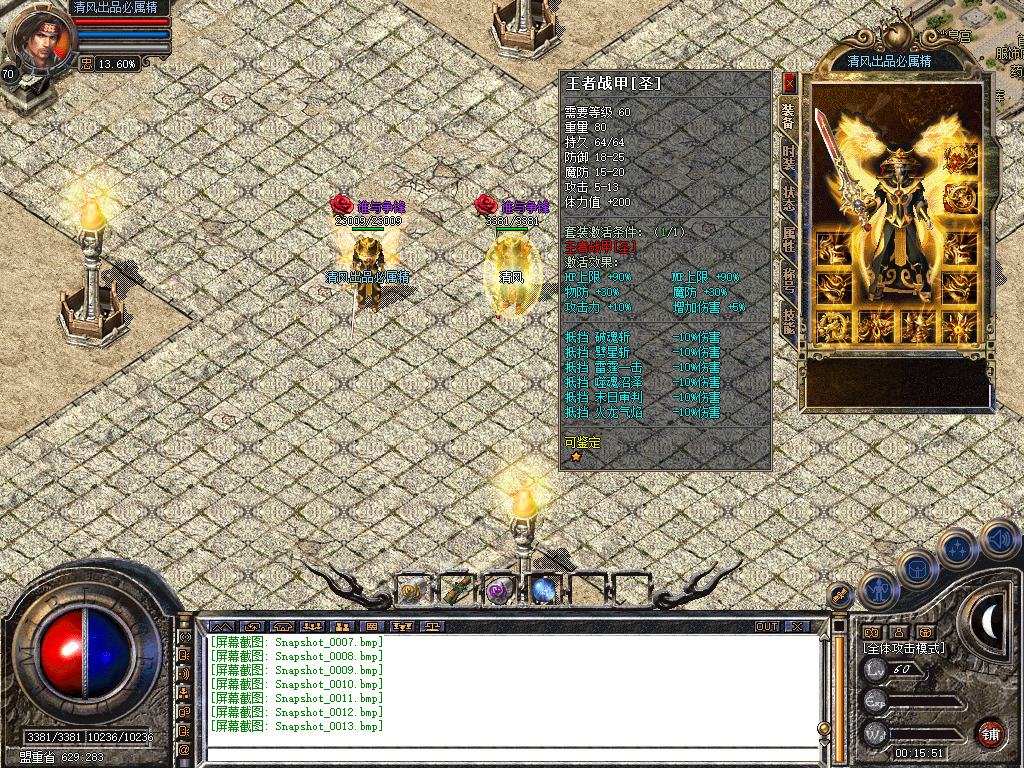
Task: Open the bag inventory round button
Action: [x=915, y=567]
